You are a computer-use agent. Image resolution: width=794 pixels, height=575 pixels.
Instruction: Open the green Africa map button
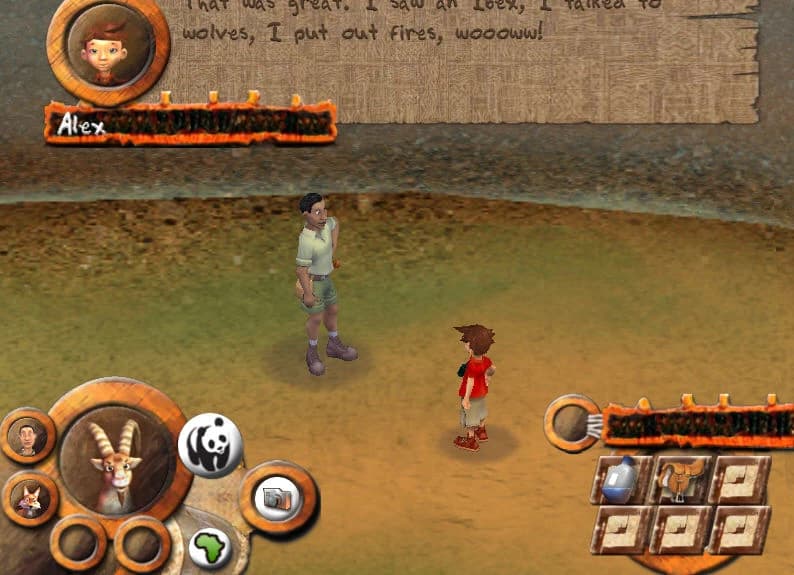210,547
